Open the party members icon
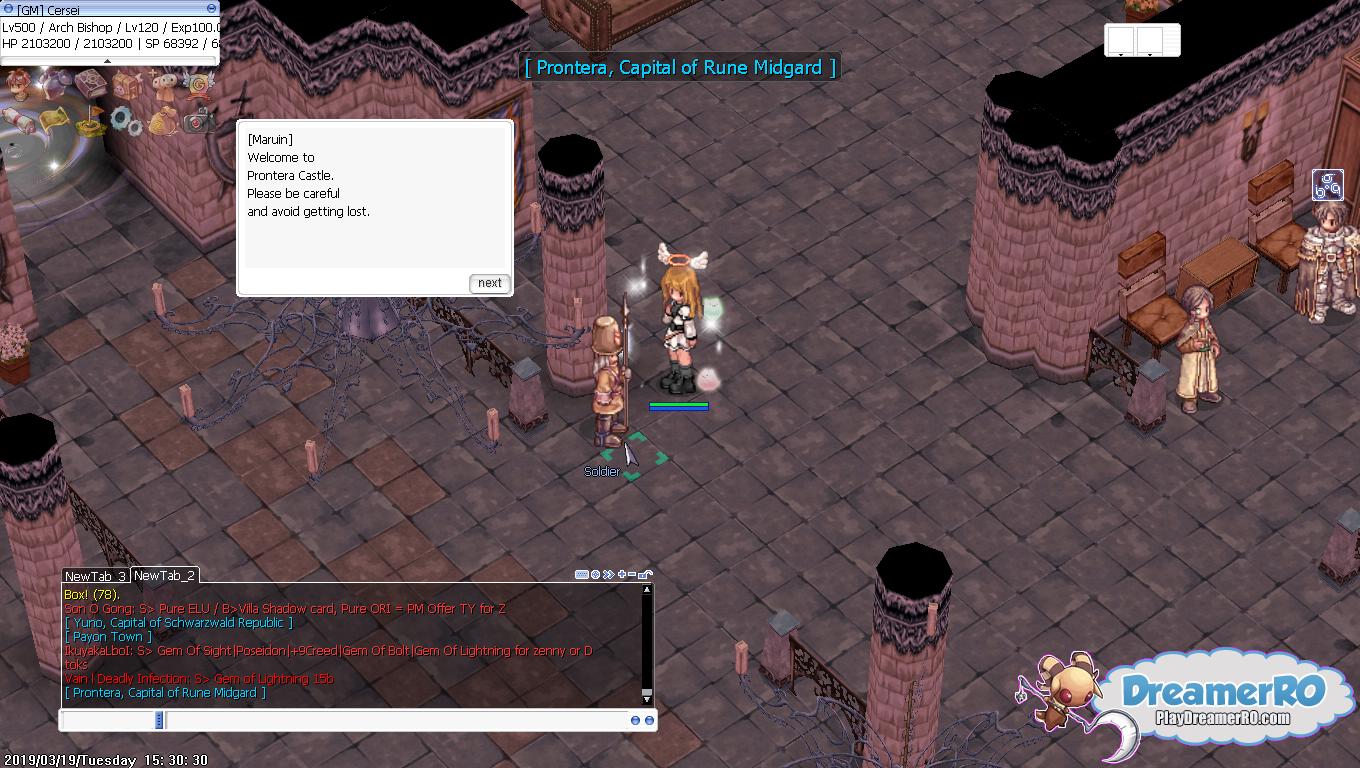 coord(163,84)
